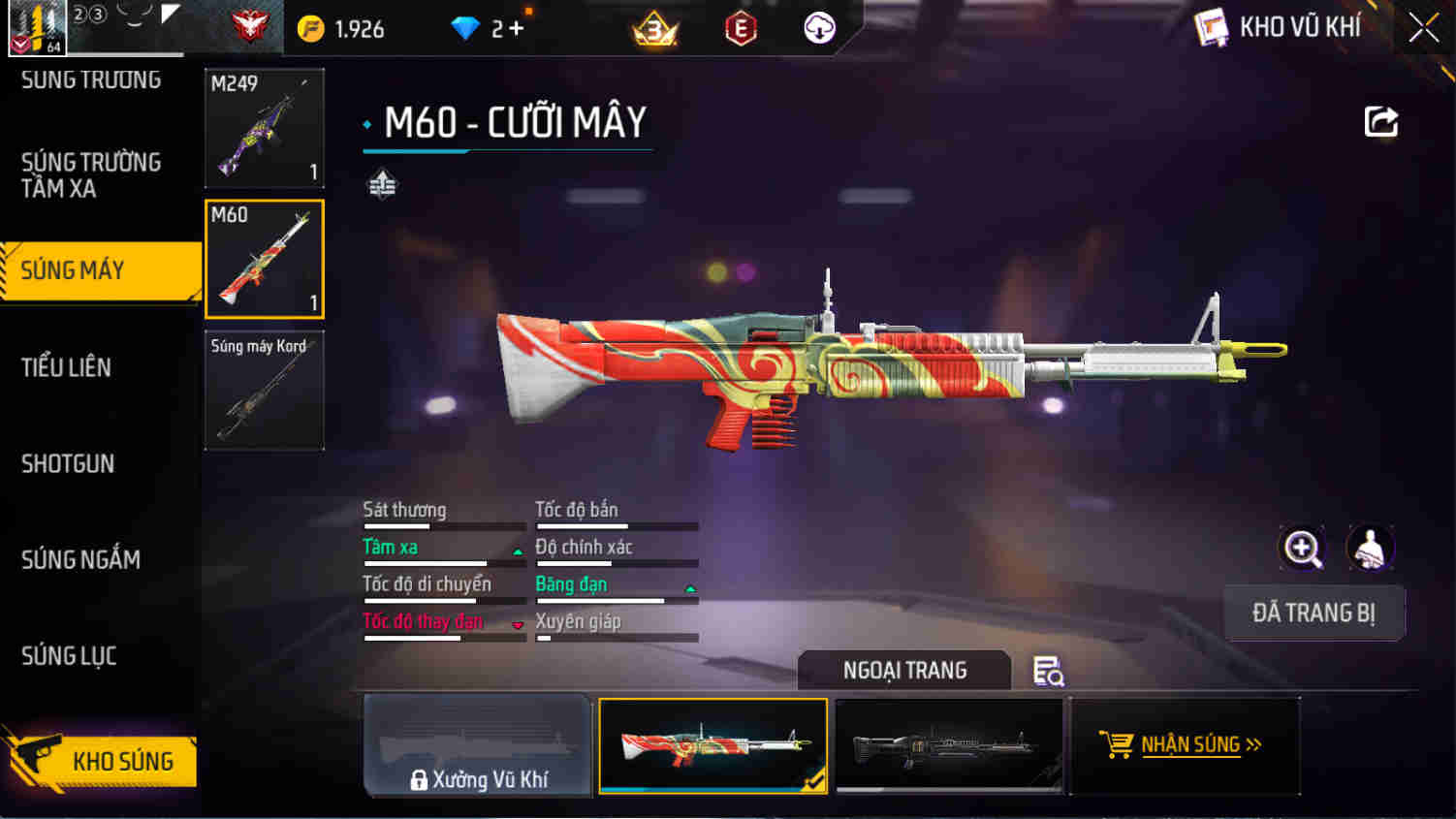Select the Súng Trường Tầm Xa category
Screen dimensions: 1456x819
point(90,175)
